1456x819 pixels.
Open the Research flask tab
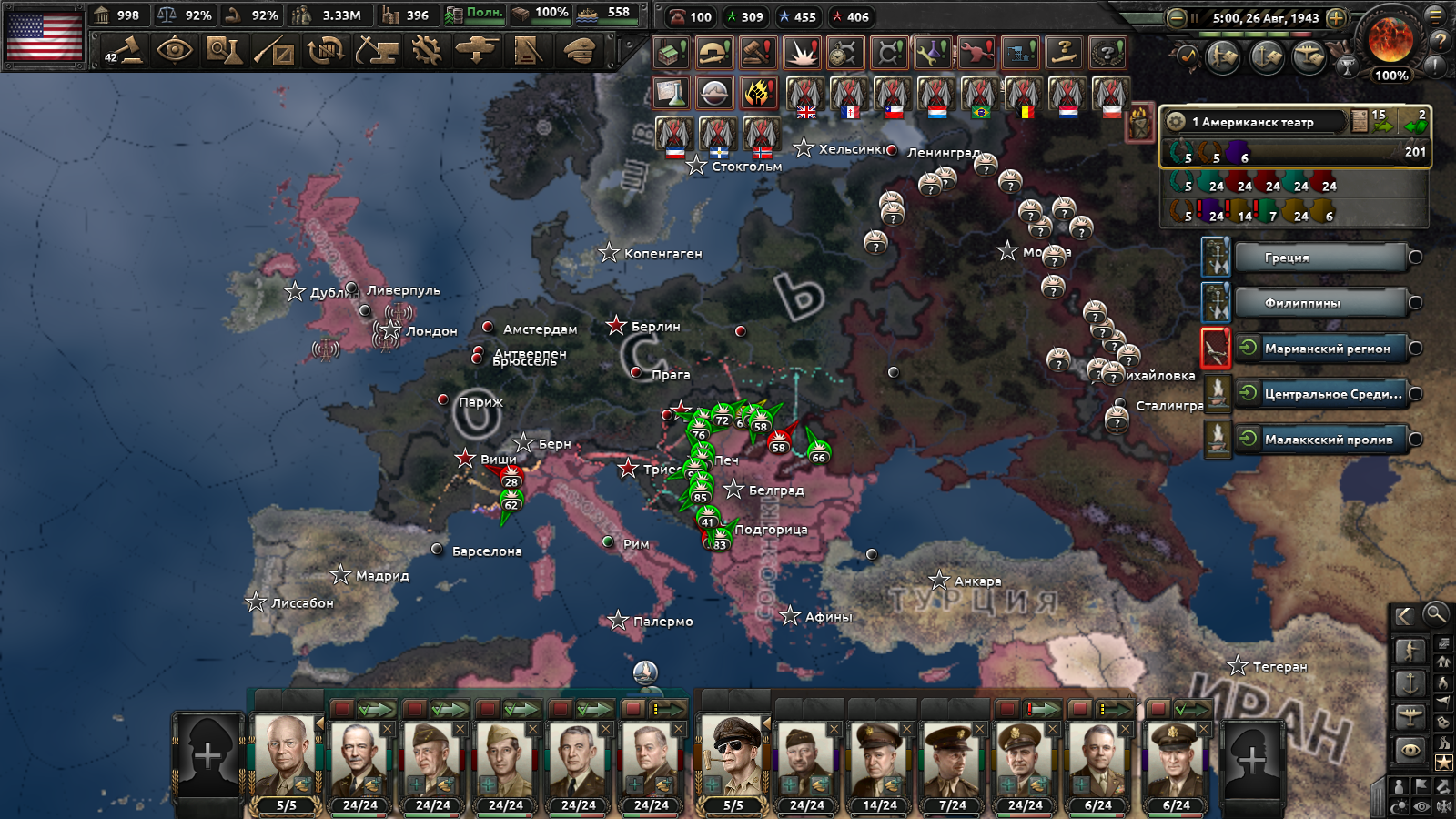(x=223, y=50)
